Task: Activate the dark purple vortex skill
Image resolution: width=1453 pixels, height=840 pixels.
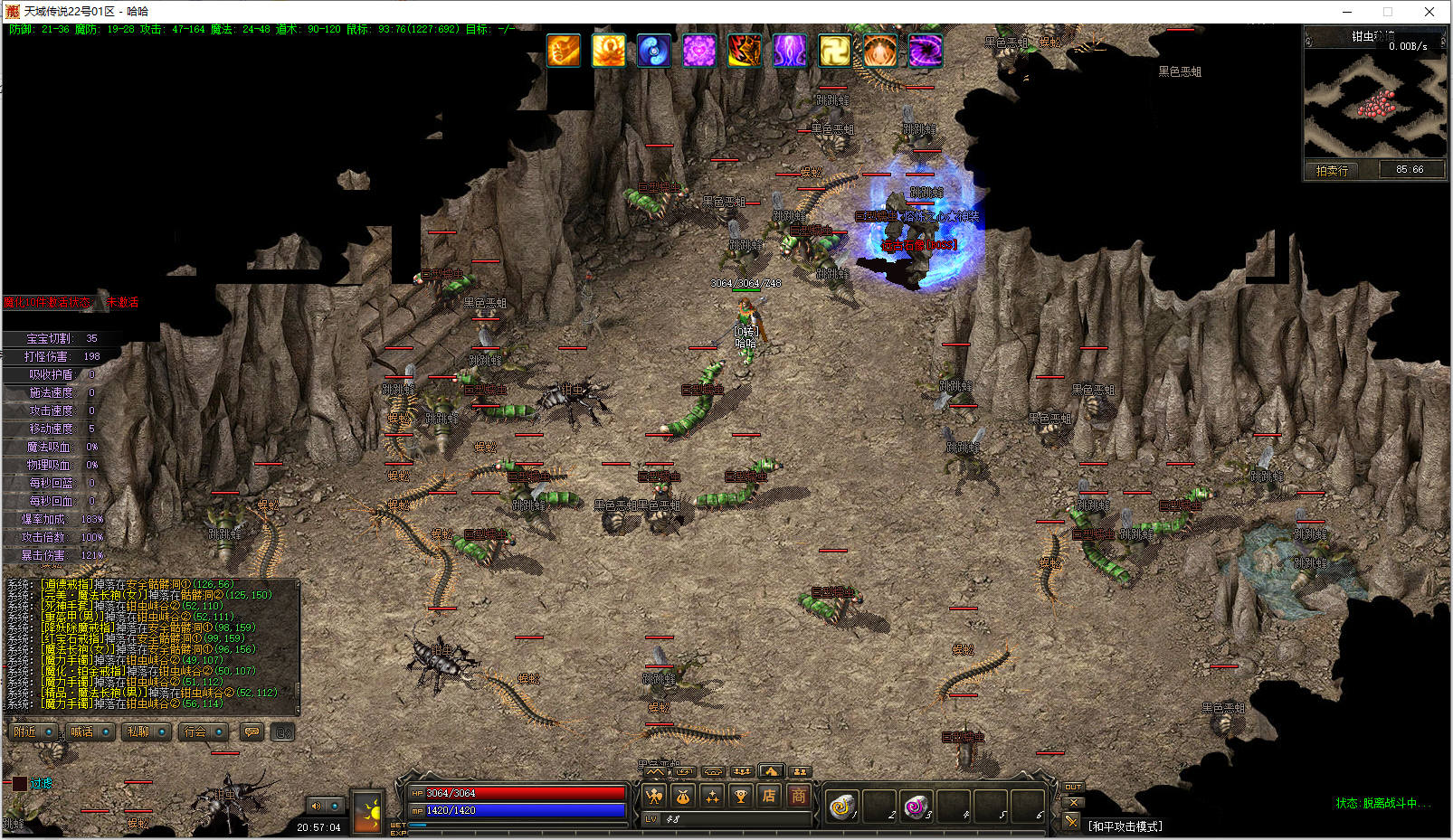Action: [x=926, y=51]
